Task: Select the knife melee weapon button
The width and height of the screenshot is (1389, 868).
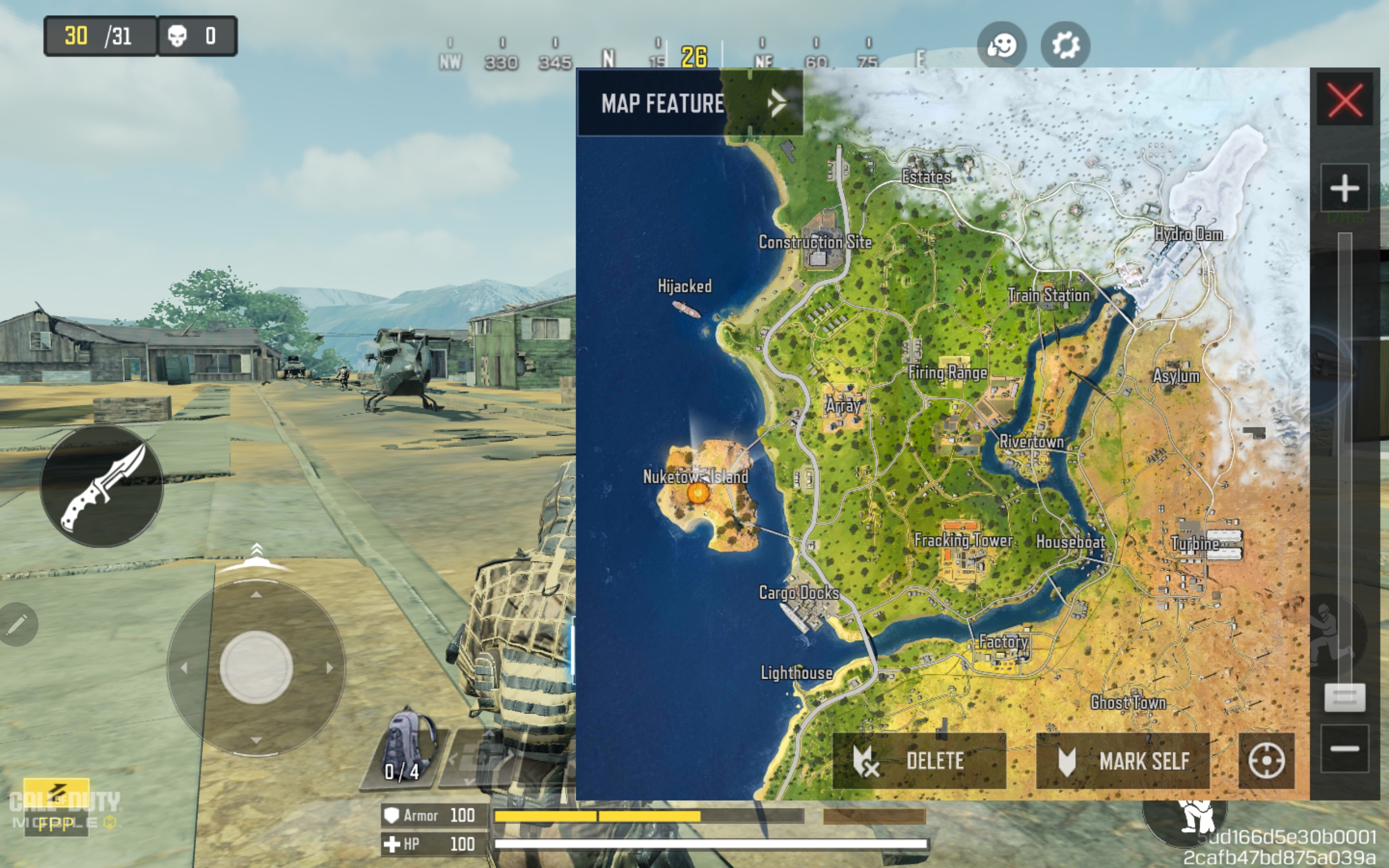Action: pos(101,486)
